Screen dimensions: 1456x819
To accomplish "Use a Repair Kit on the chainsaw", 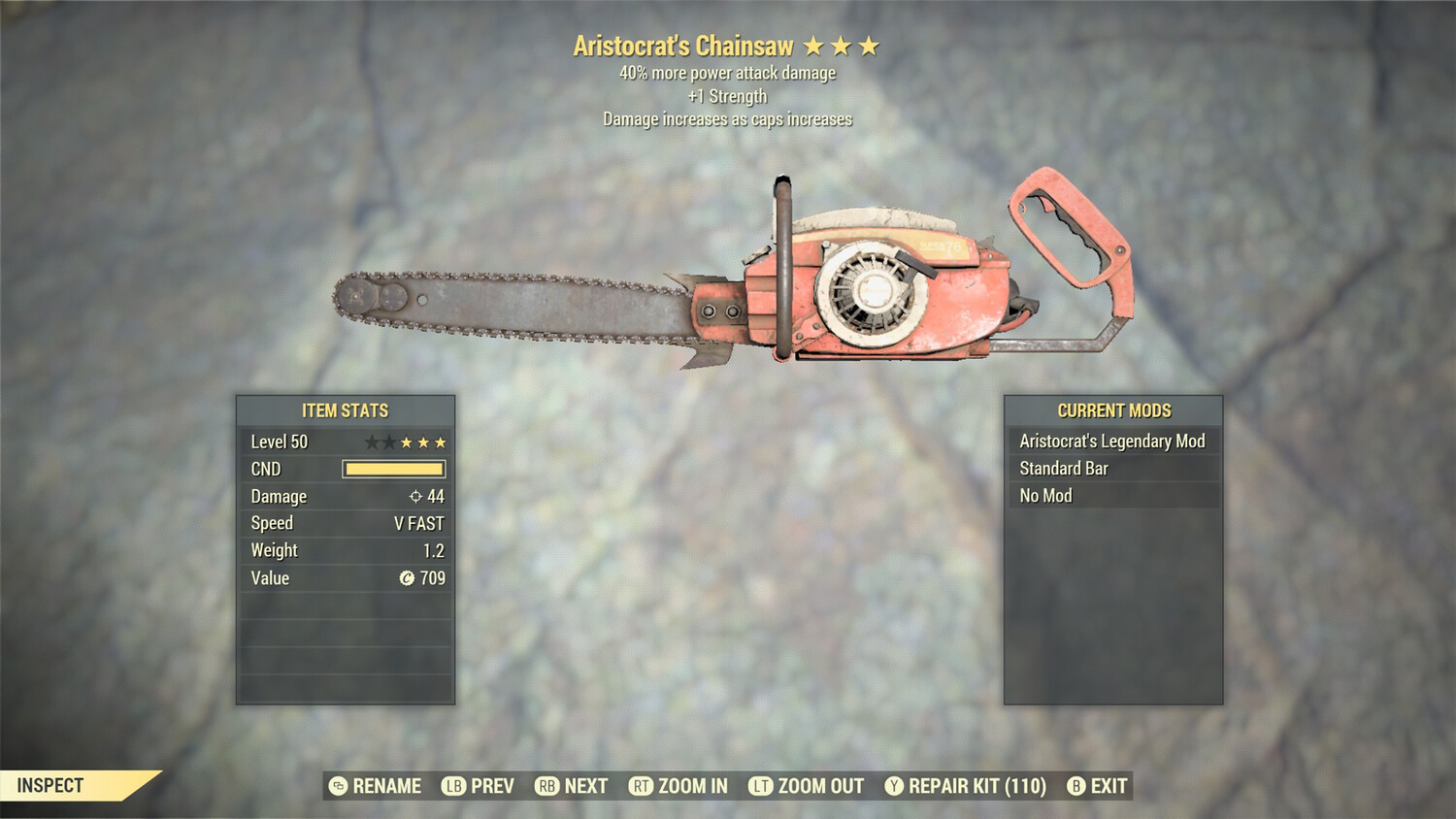I will coord(966,786).
